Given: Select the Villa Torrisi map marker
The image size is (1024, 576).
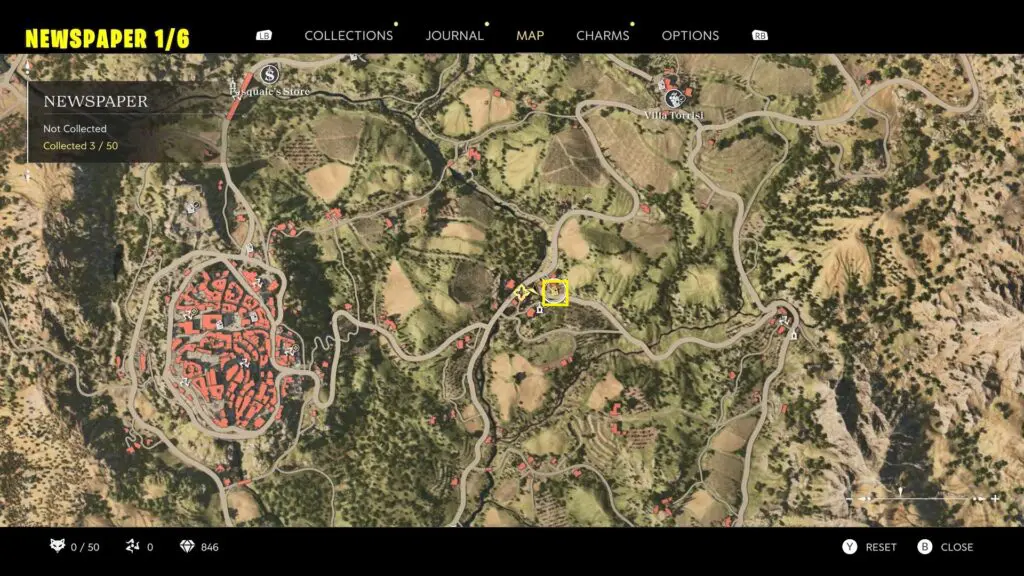Looking at the screenshot, I should click(675, 97).
